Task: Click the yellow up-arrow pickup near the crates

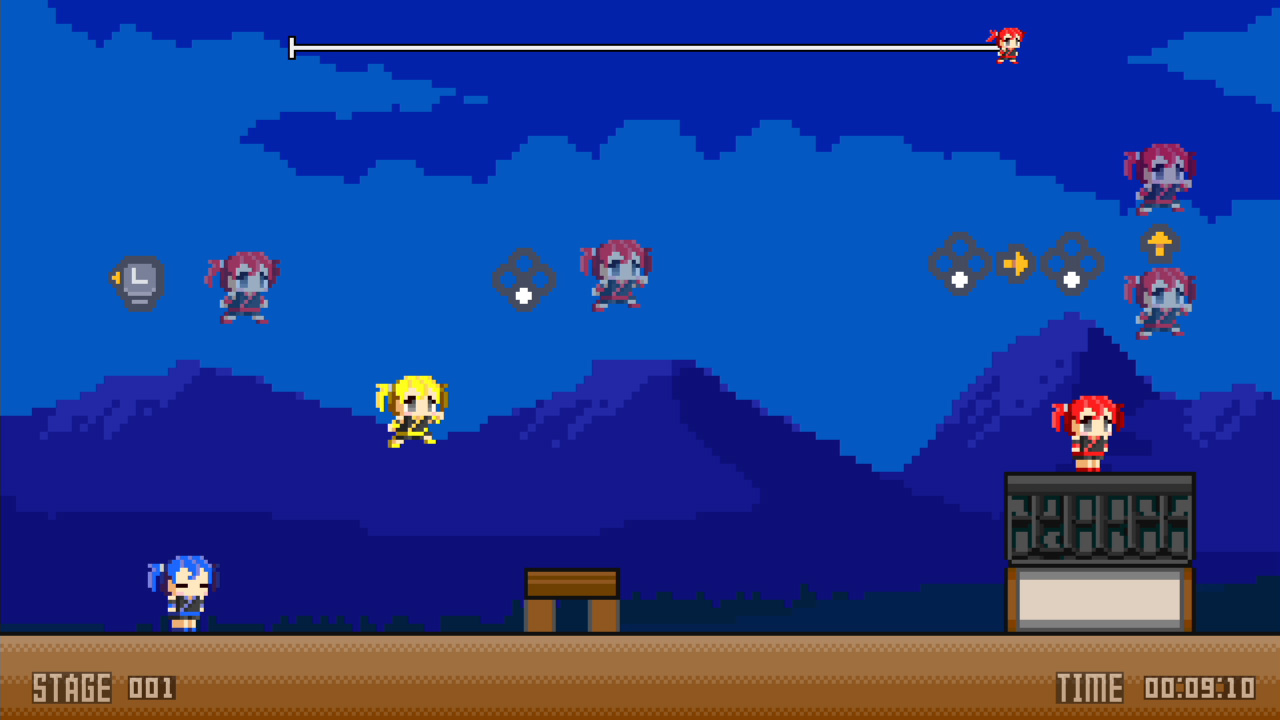Action: (x=1160, y=242)
